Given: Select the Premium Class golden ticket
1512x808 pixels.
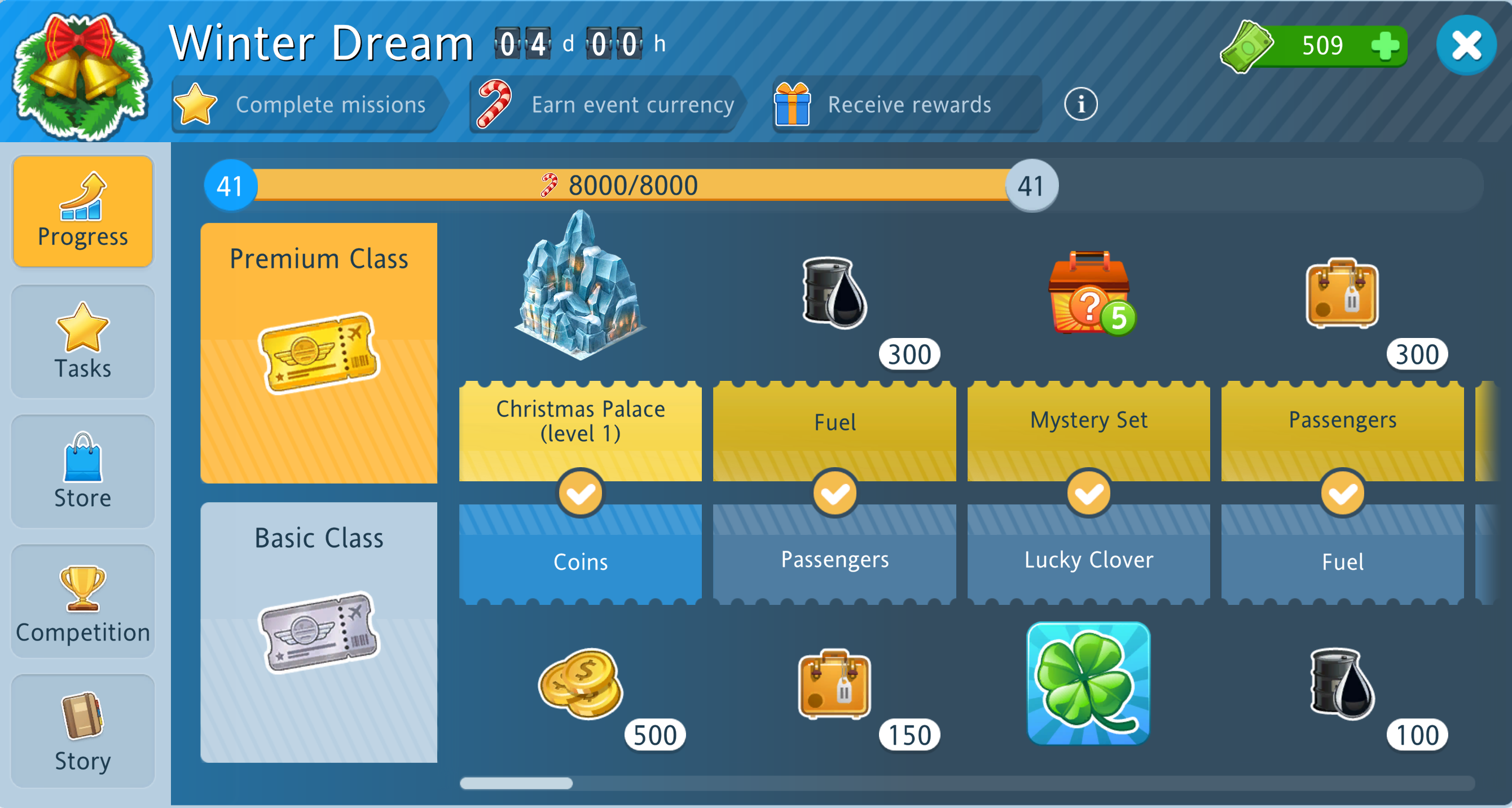Looking at the screenshot, I should coord(319,352).
